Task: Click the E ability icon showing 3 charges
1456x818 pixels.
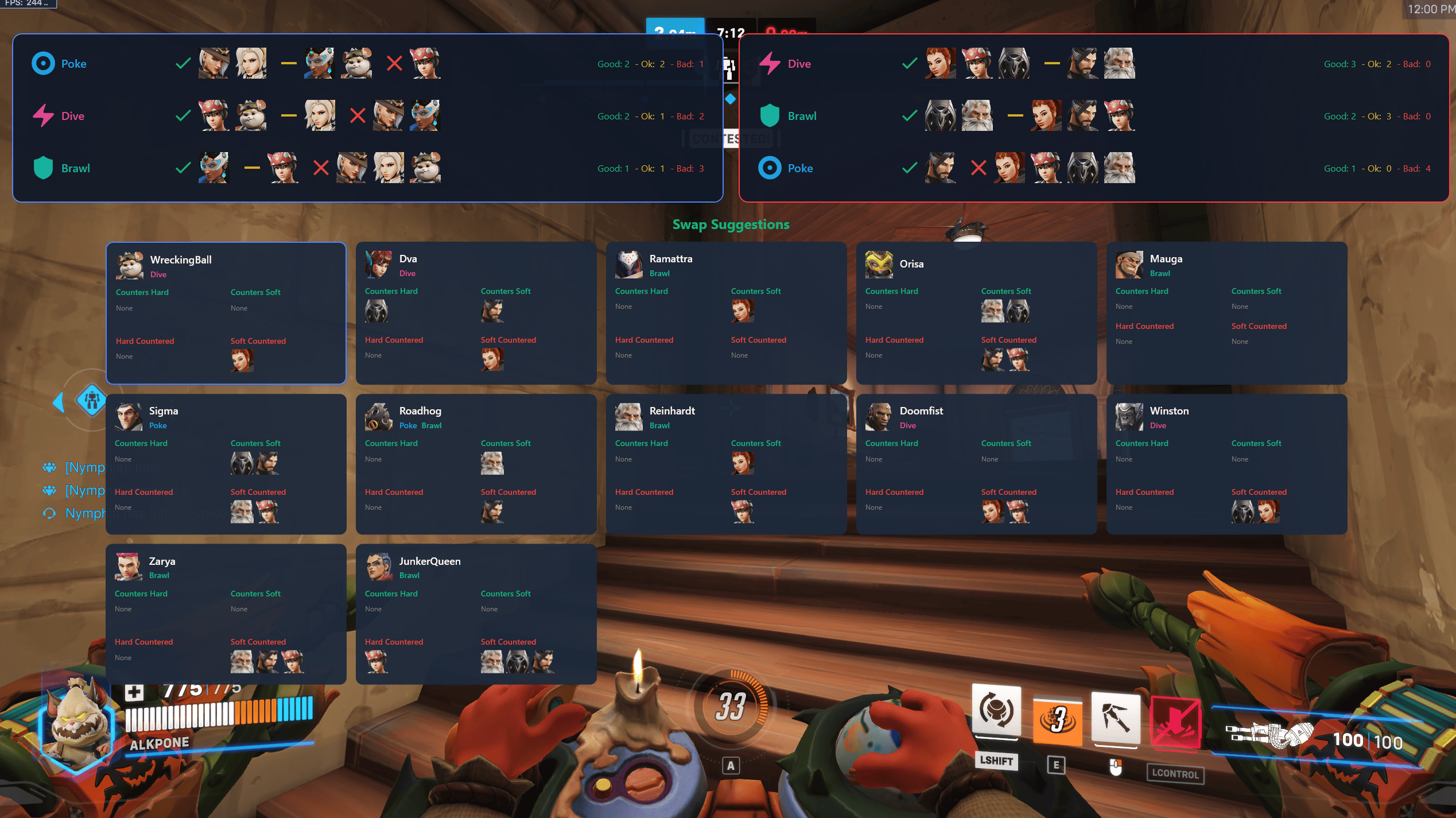Action: coord(1057,719)
